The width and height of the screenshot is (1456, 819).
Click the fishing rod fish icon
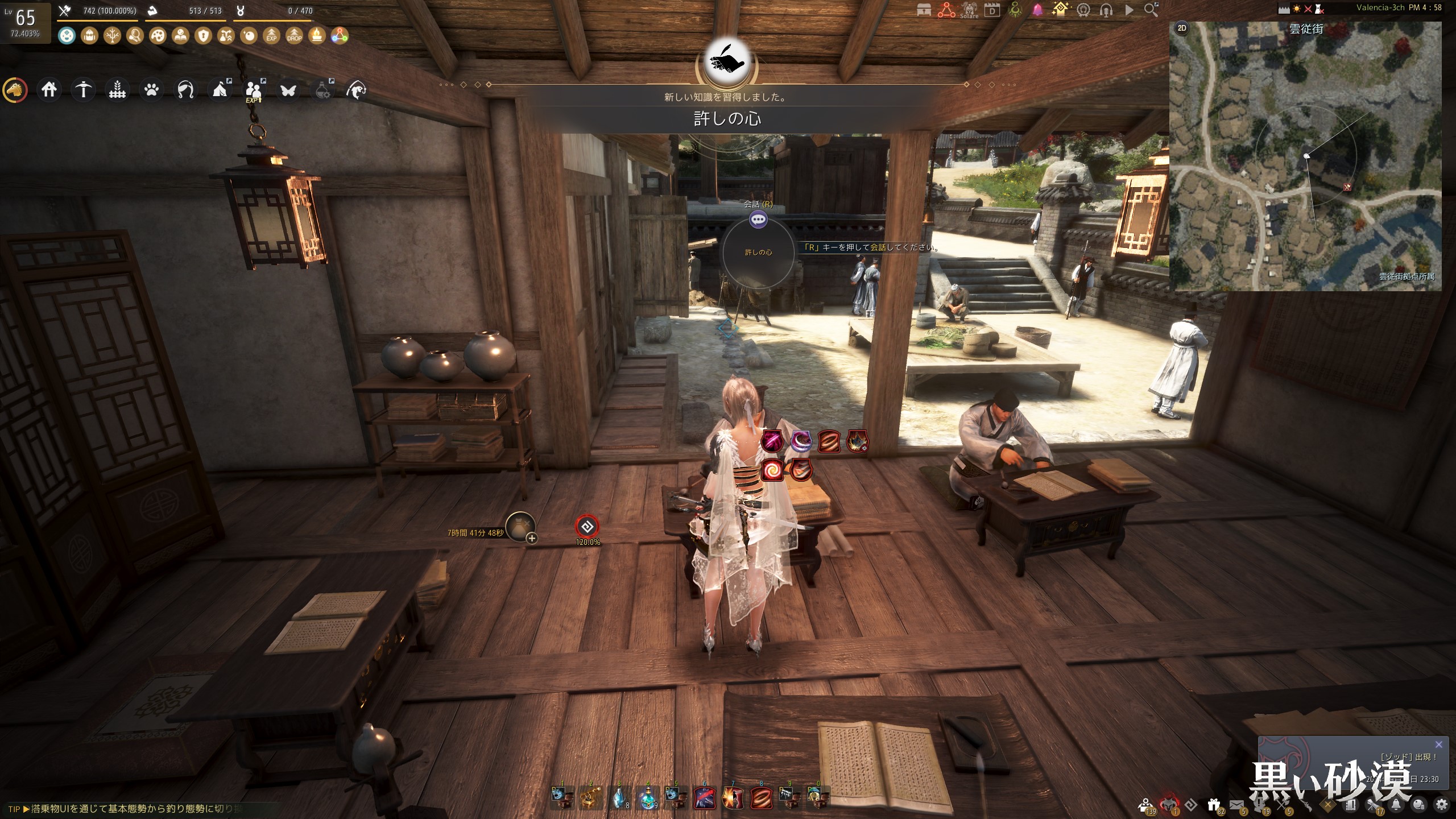[x=356, y=90]
